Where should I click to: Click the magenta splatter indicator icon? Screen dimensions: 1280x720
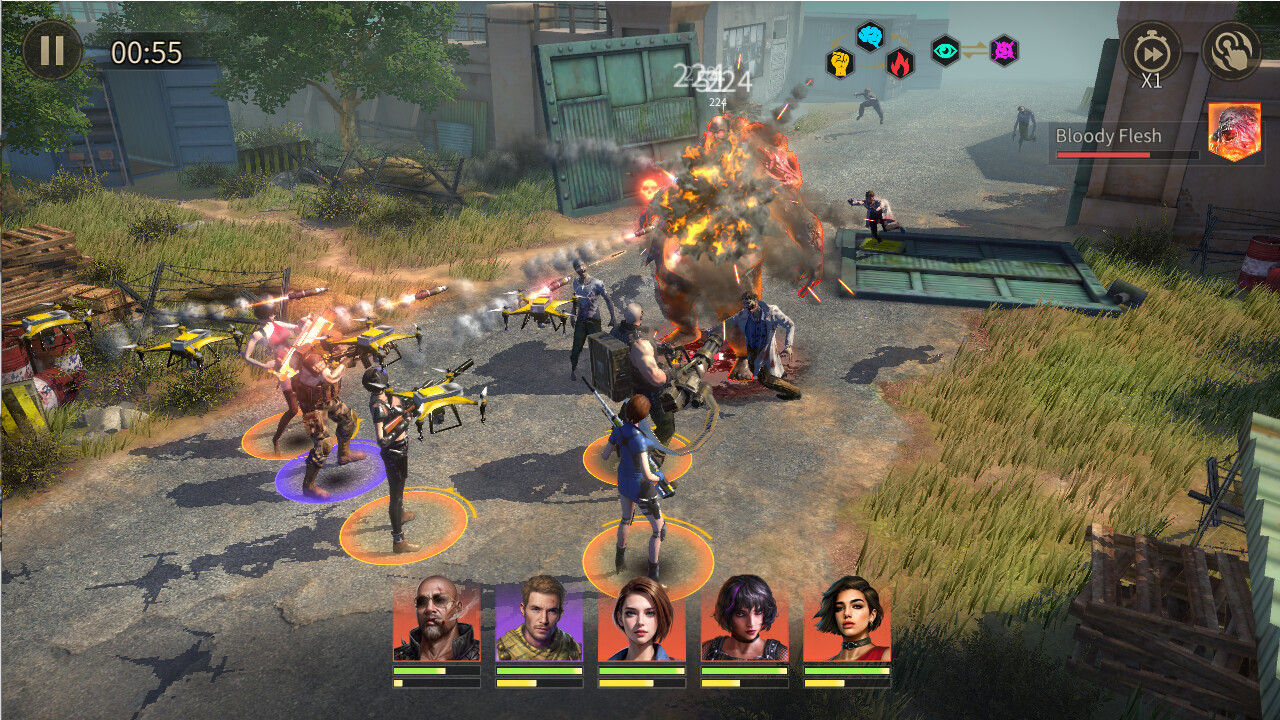pyautogui.click(x=1002, y=52)
